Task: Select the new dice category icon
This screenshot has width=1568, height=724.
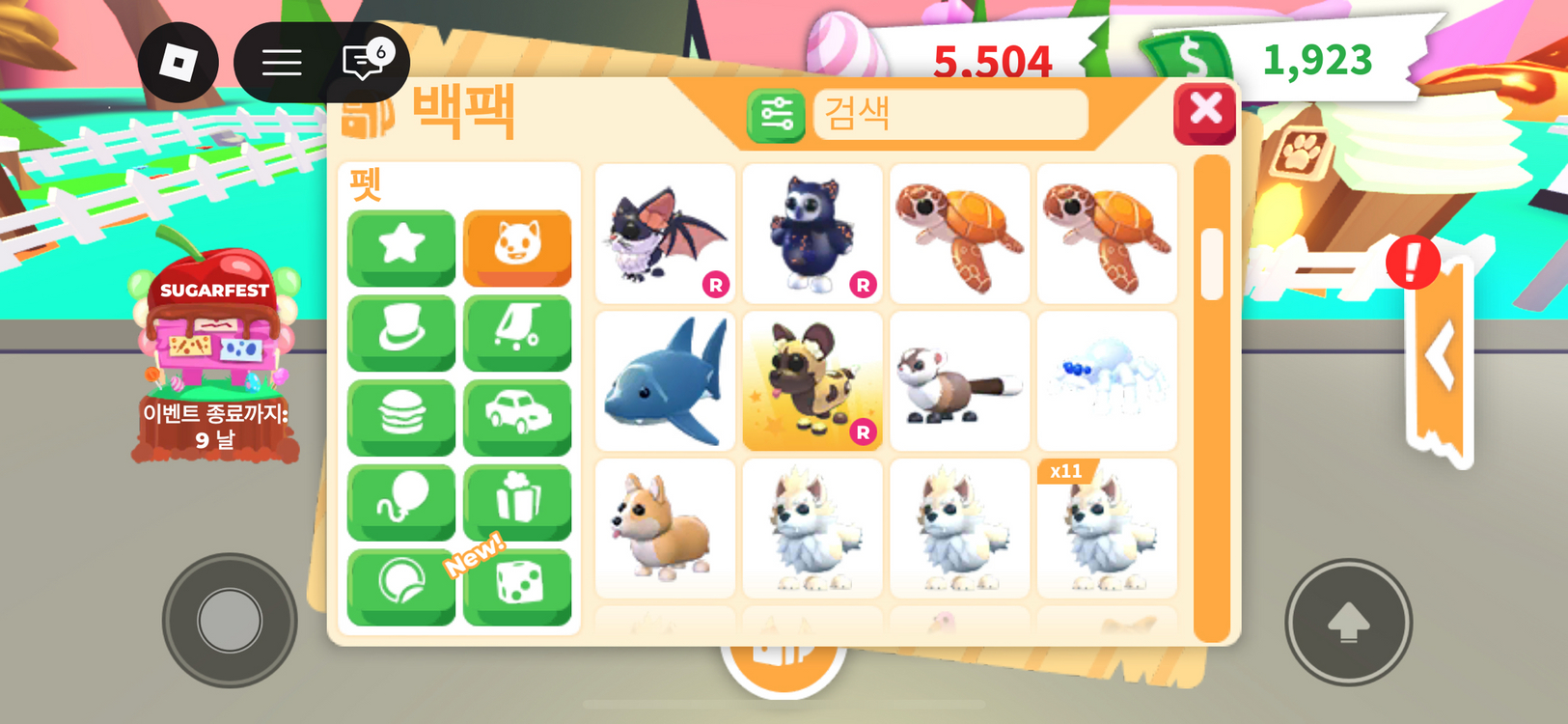Action: (x=517, y=586)
